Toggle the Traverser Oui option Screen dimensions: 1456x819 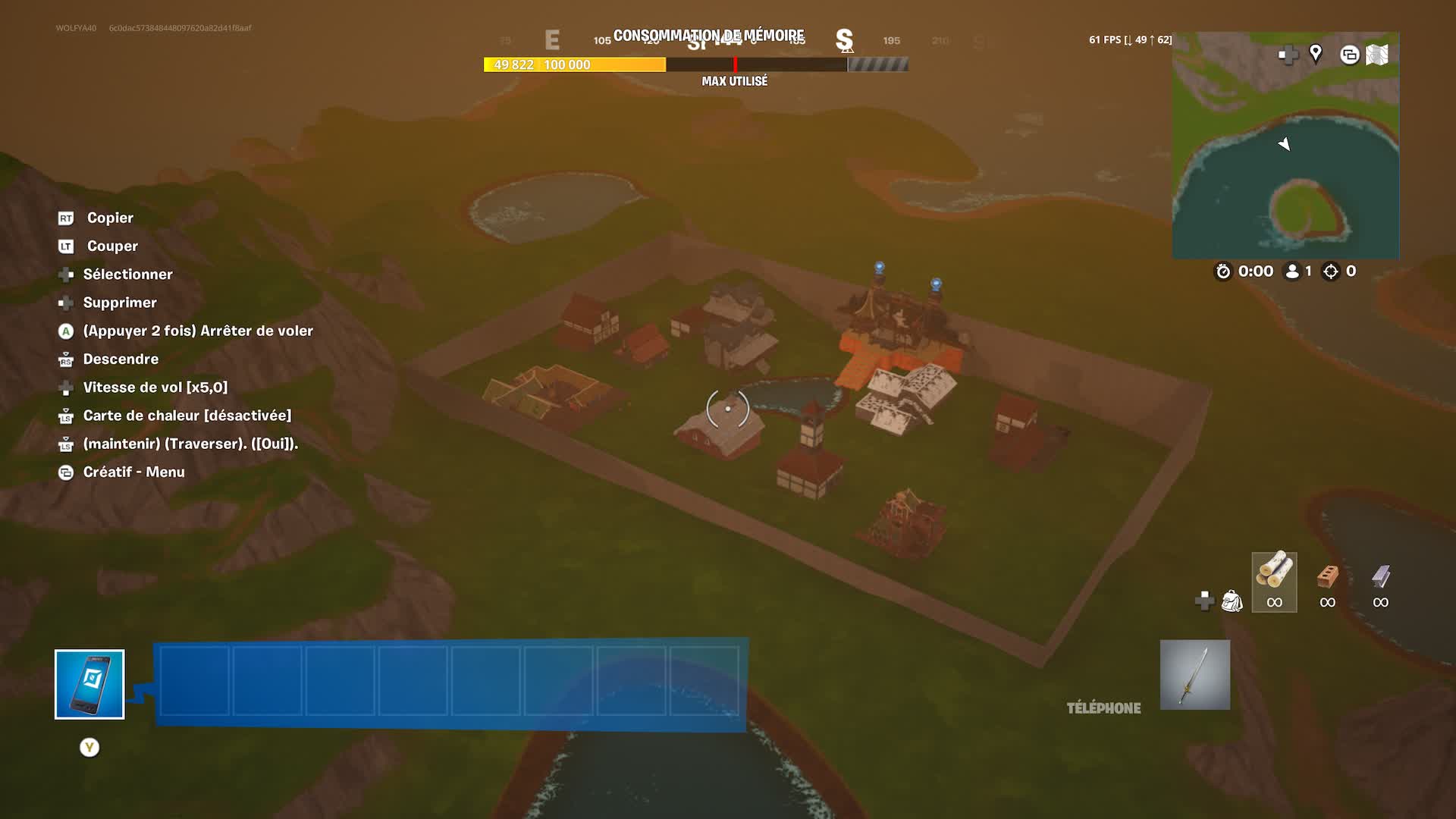point(191,444)
